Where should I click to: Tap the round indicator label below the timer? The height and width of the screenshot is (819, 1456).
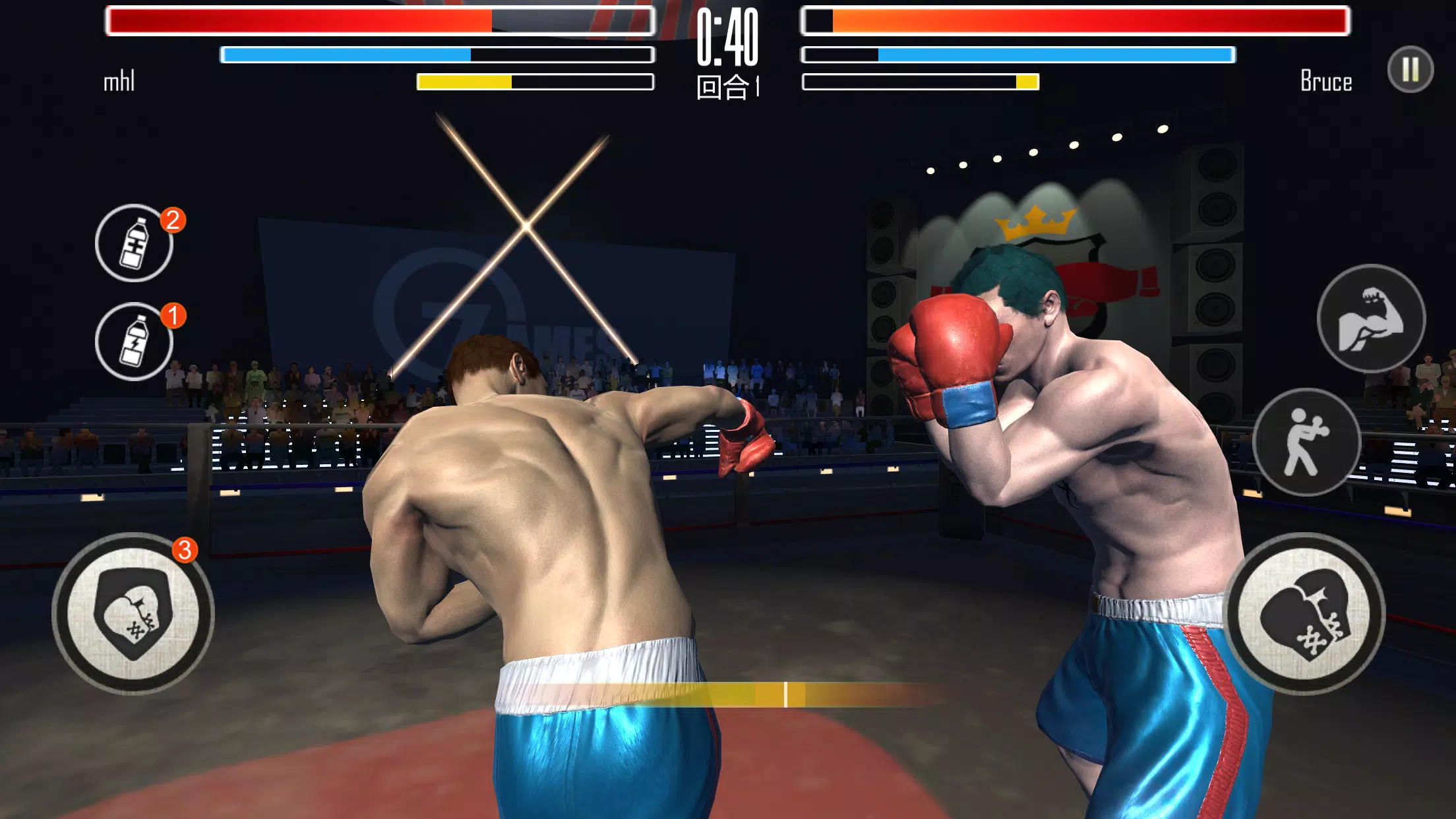(726, 86)
